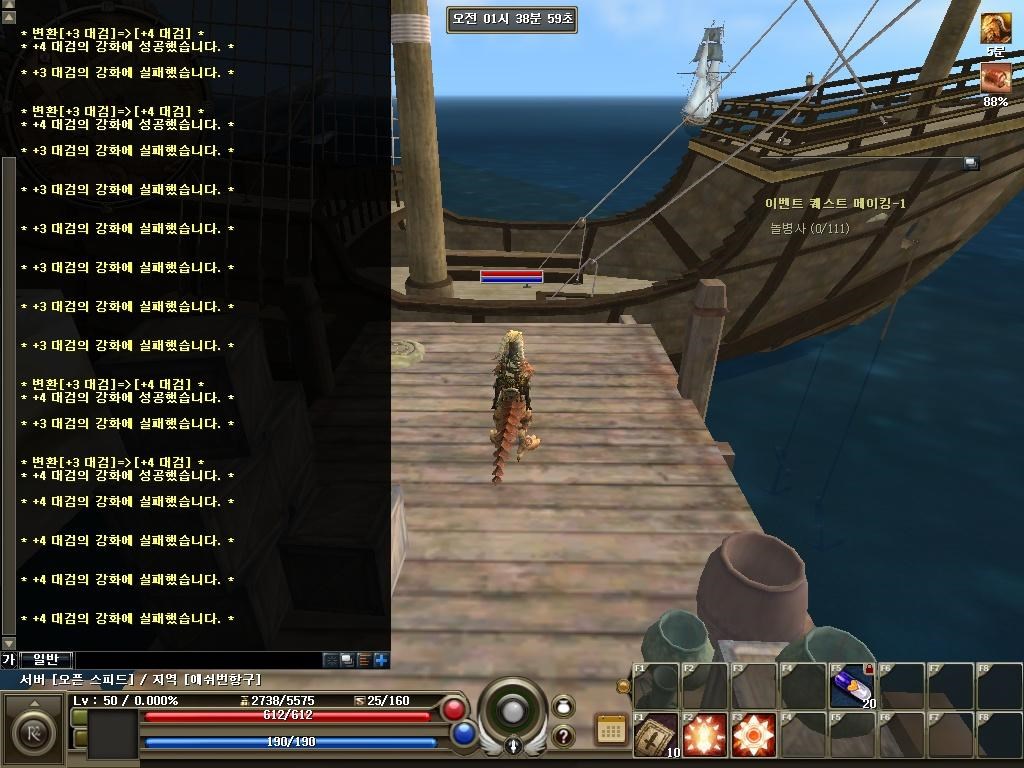Activate the F2 fiery burst skill

coord(704,735)
